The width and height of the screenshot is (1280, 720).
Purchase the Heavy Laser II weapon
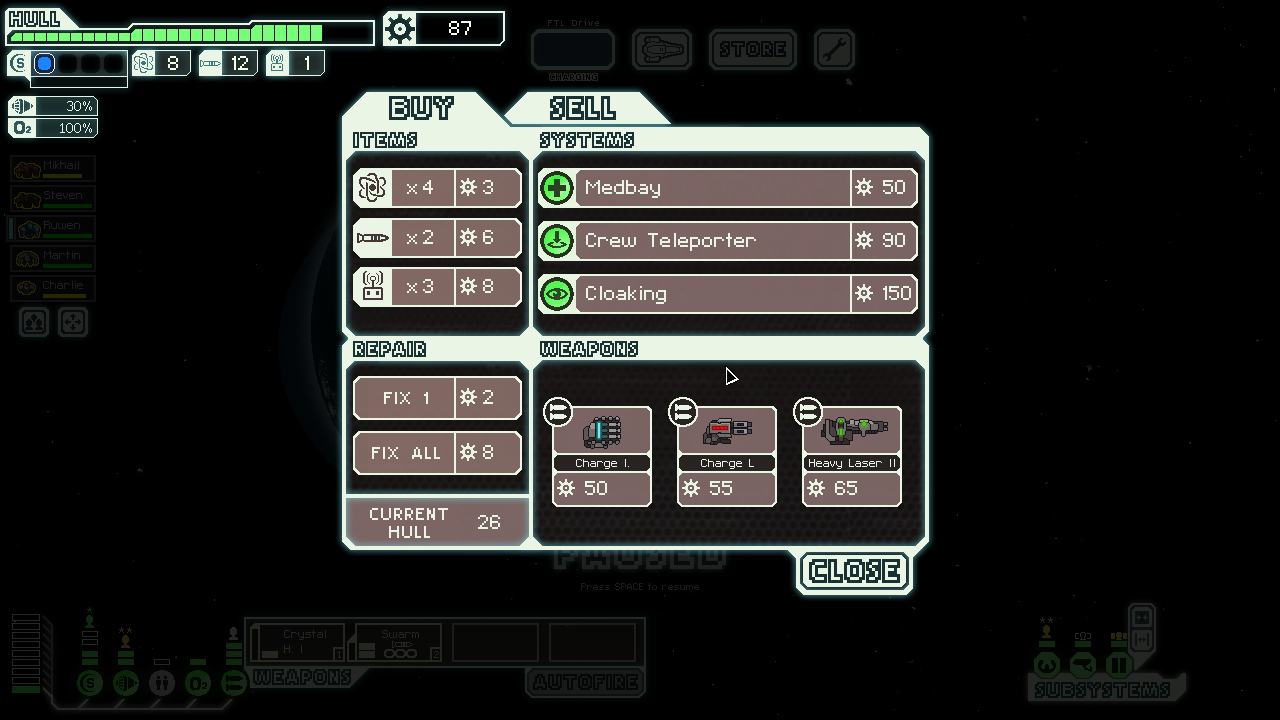pos(852,455)
